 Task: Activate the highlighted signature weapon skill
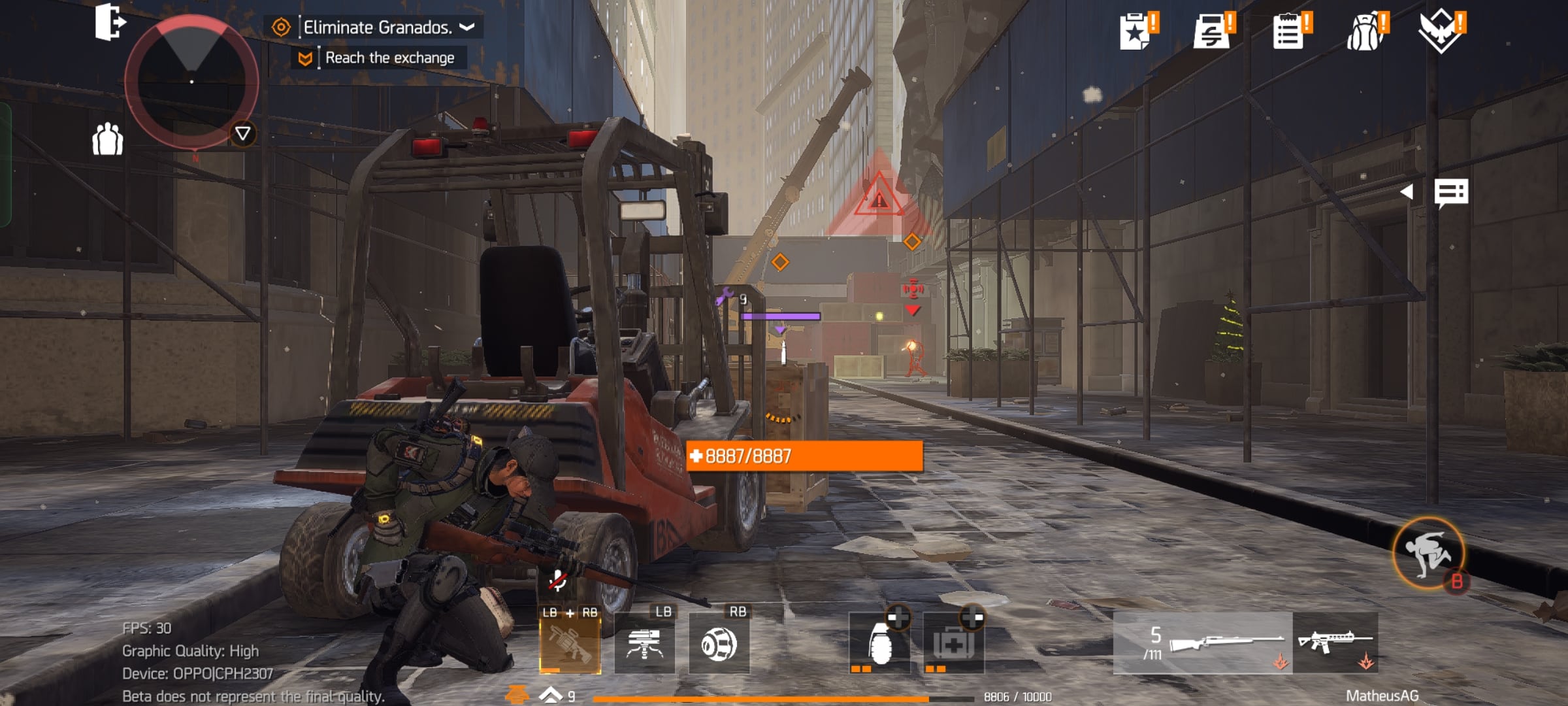570,644
